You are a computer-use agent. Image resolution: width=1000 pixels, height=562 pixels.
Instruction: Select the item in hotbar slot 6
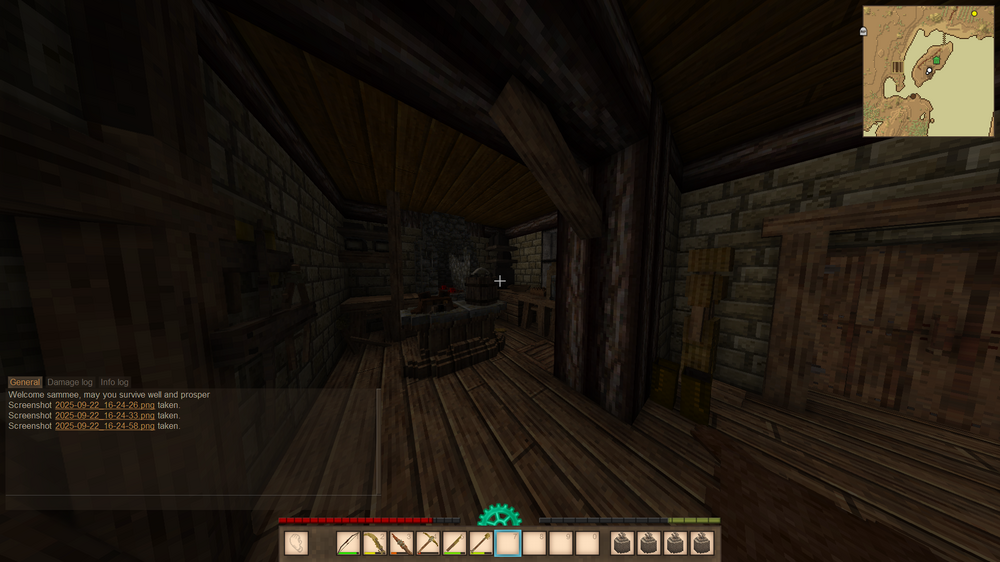pyautogui.click(x=481, y=543)
